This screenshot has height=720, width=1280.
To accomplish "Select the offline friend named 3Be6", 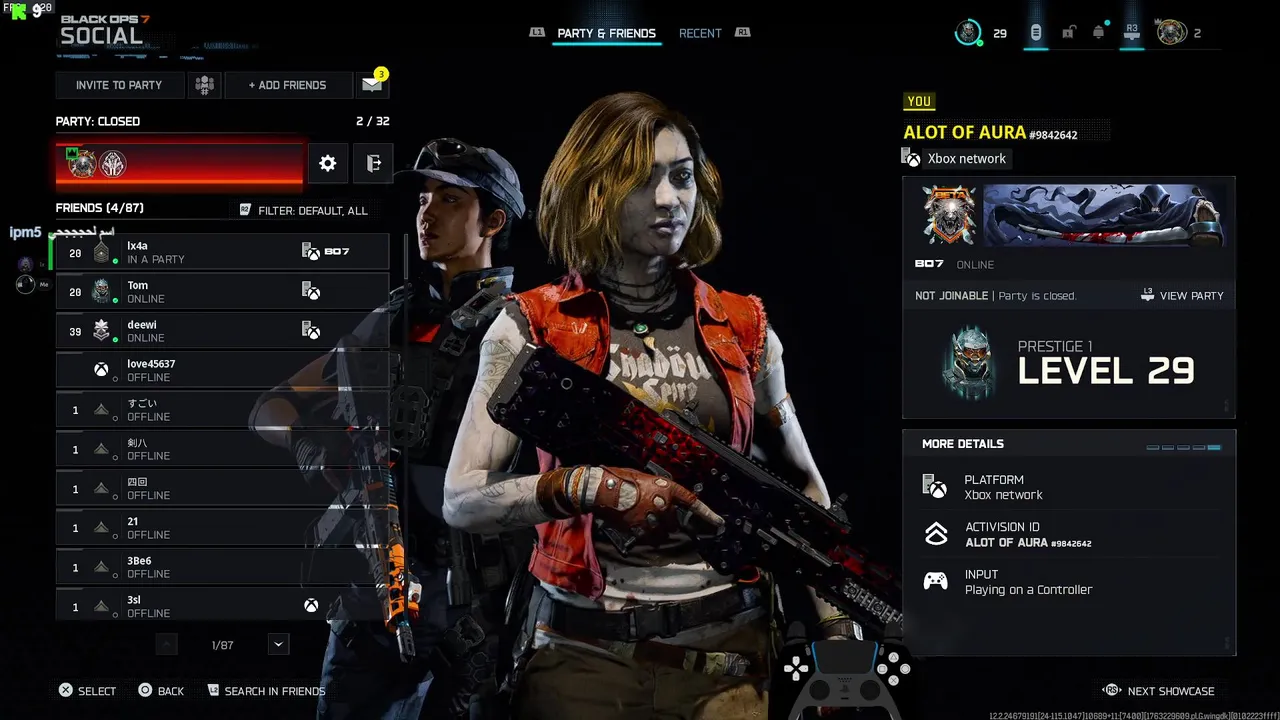I will point(222,567).
